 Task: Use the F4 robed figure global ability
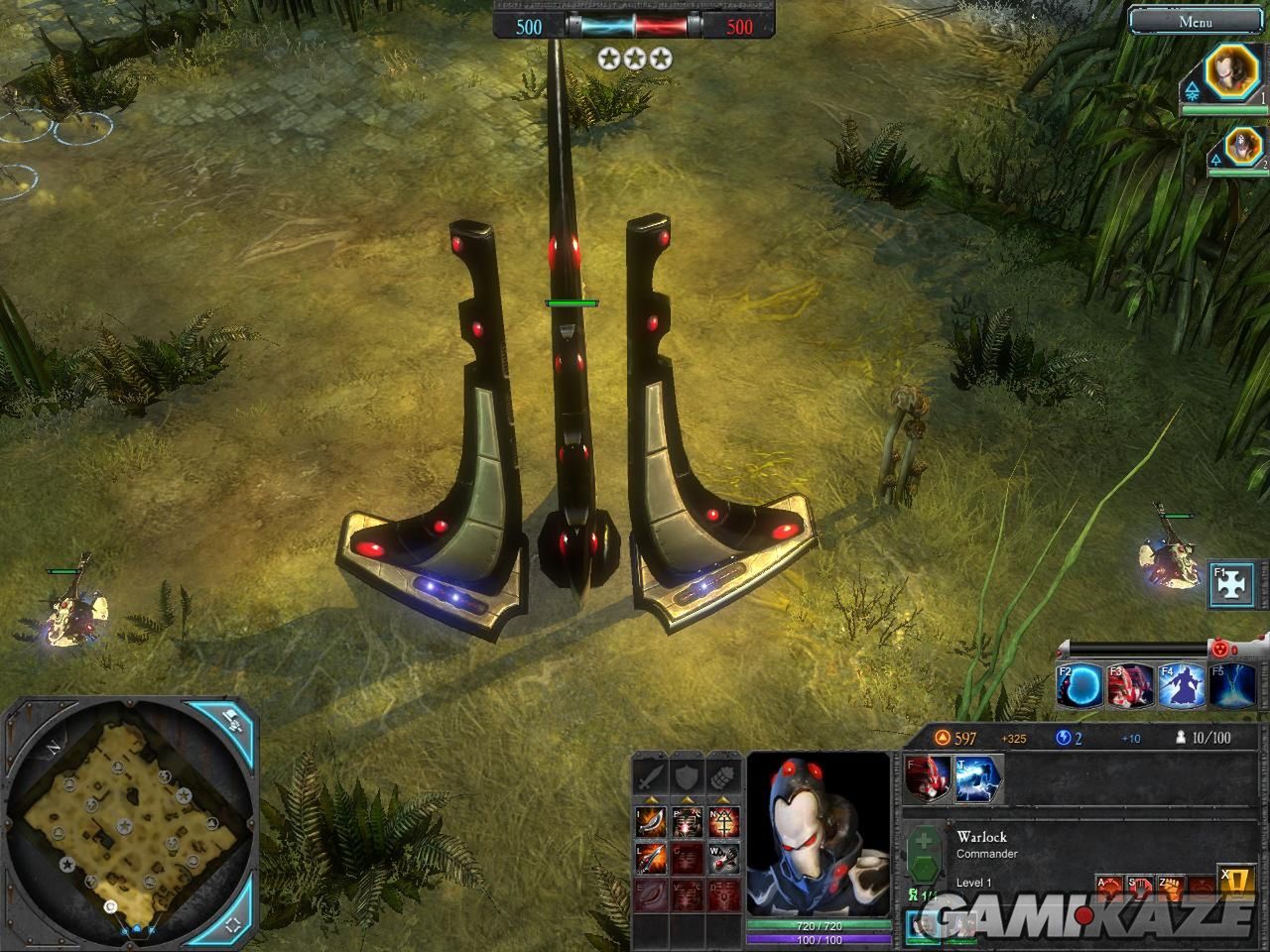coord(1182,686)
